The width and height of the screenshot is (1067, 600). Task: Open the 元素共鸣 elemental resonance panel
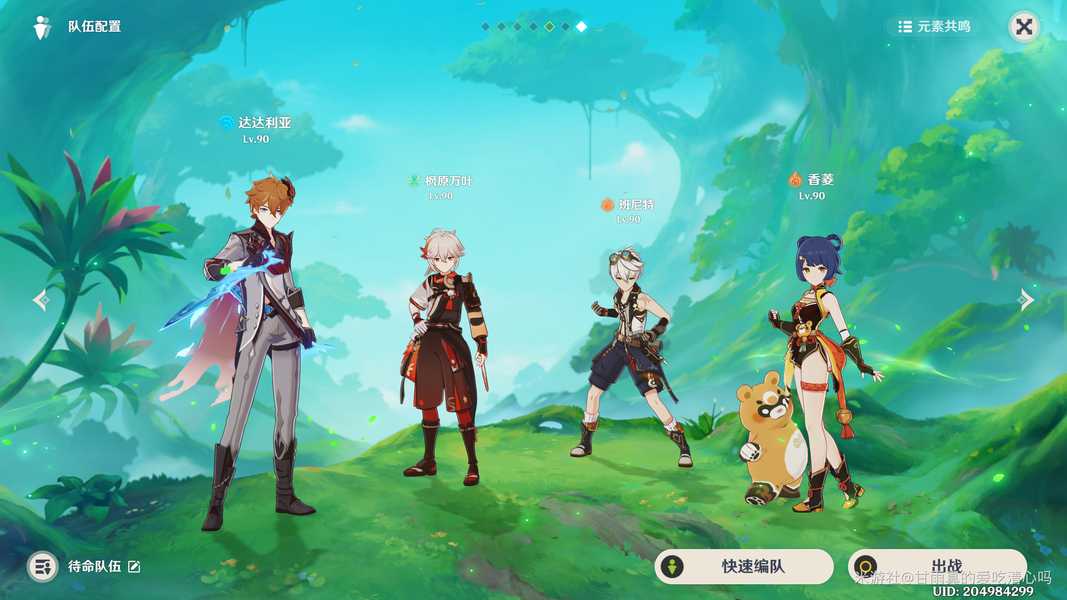click(934, 27)
